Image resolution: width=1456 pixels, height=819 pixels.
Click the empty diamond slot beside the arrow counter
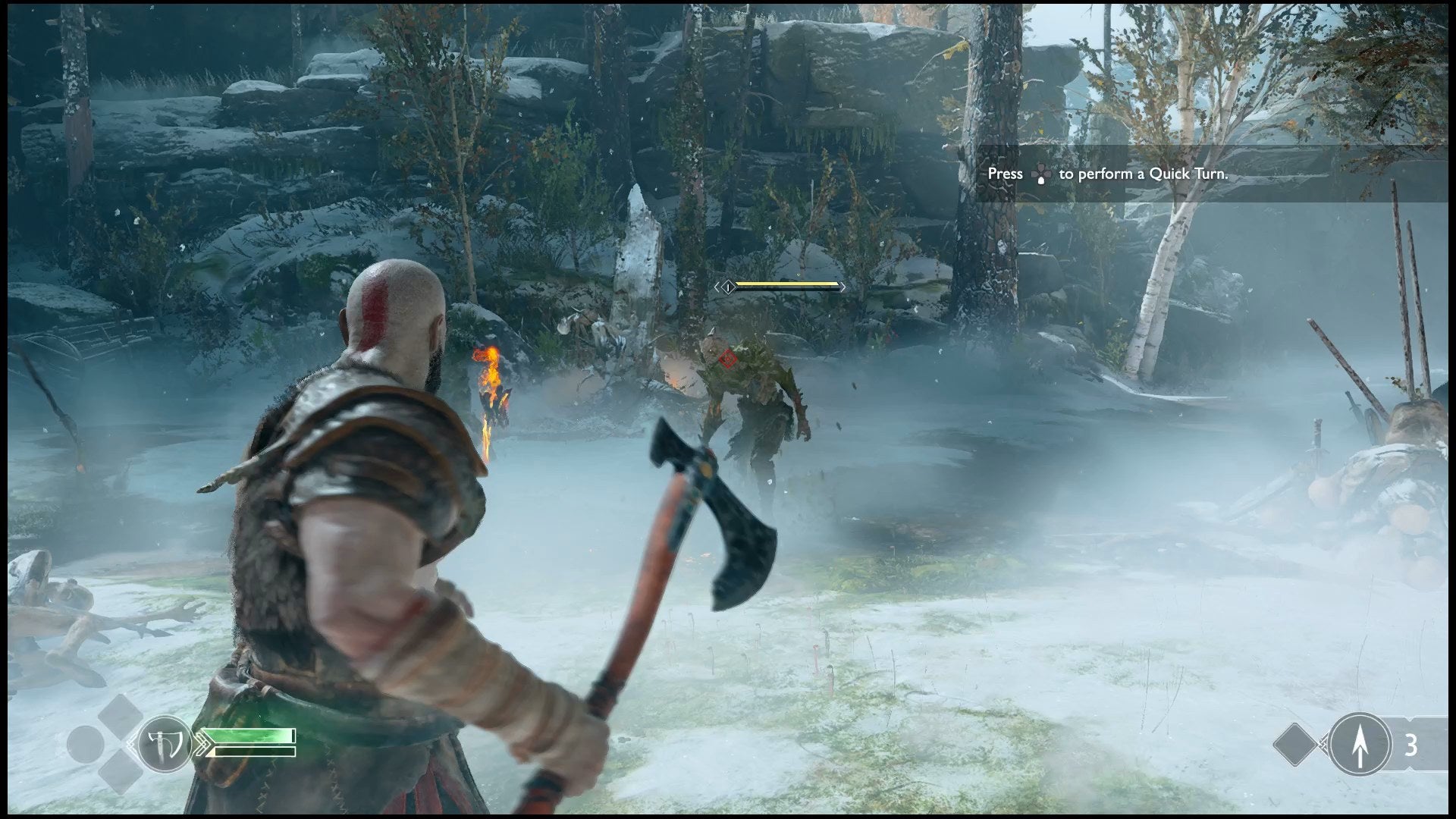click(x=1295, y=743)
